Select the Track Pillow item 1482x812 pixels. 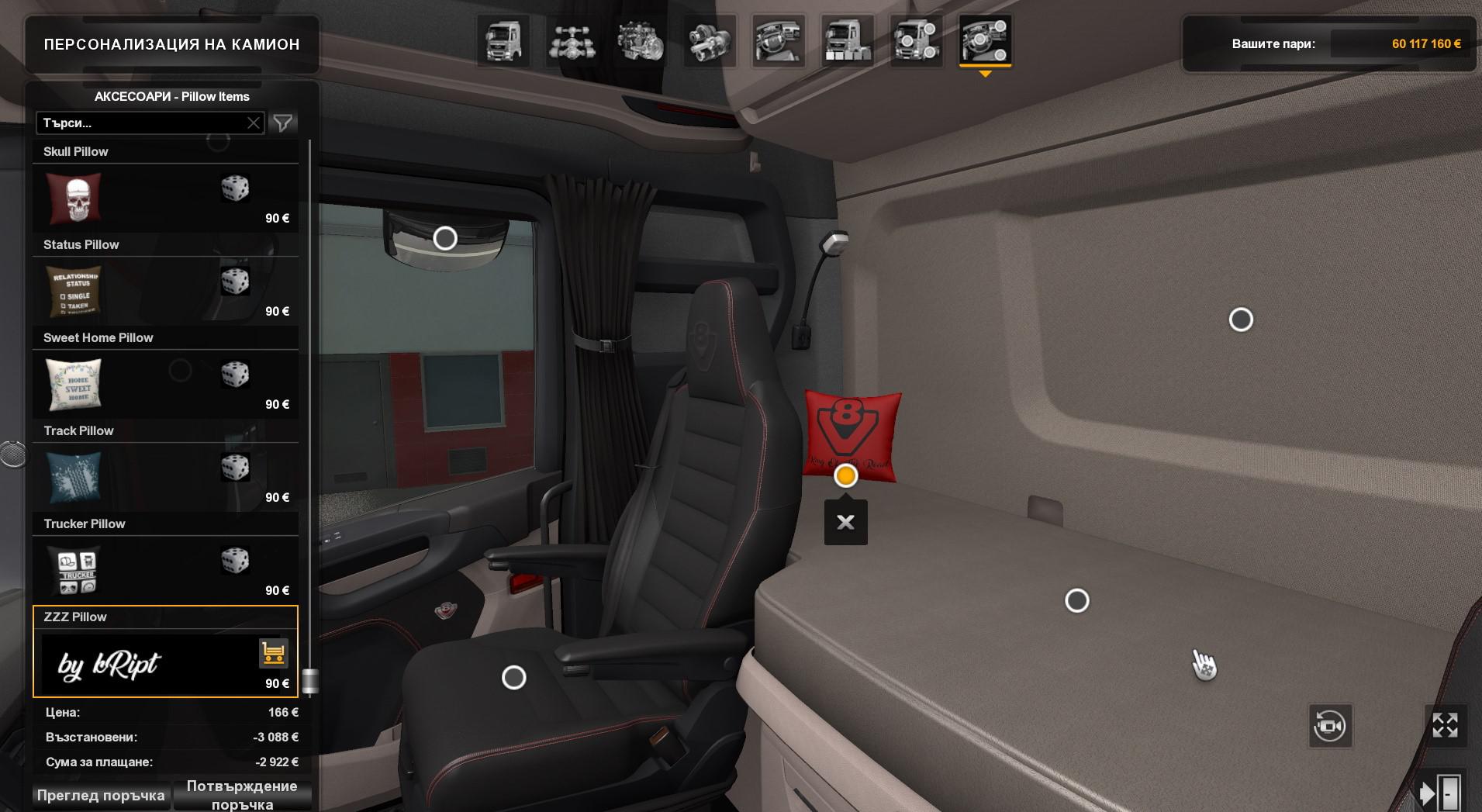tap(165, 477)
